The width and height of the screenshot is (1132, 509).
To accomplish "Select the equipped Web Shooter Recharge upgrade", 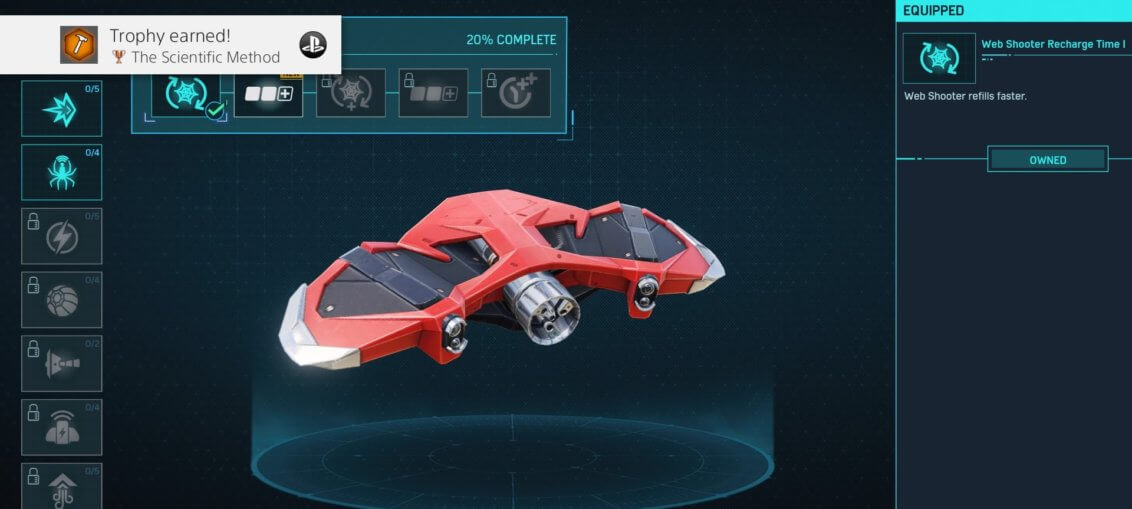I will pos(185,94).
